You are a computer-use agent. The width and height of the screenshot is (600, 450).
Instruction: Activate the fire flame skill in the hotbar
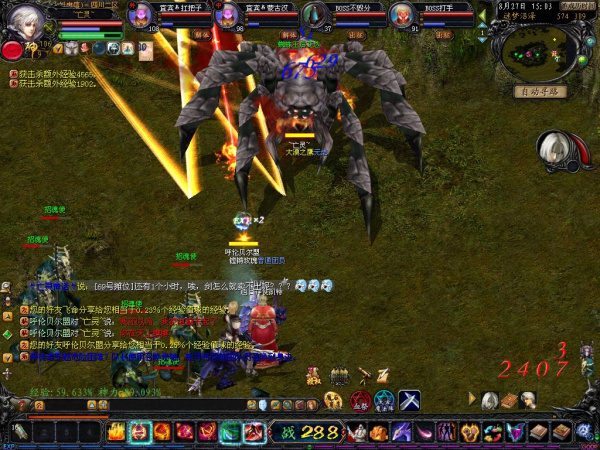[116, 432]
